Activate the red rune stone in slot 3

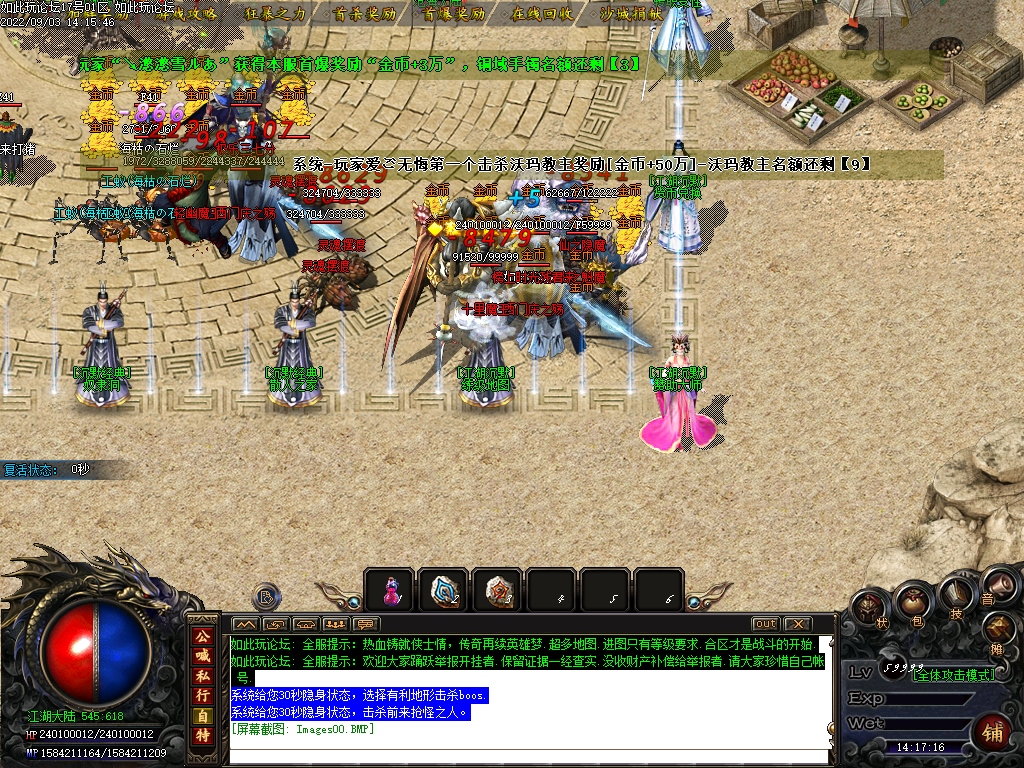coord(497,590)
